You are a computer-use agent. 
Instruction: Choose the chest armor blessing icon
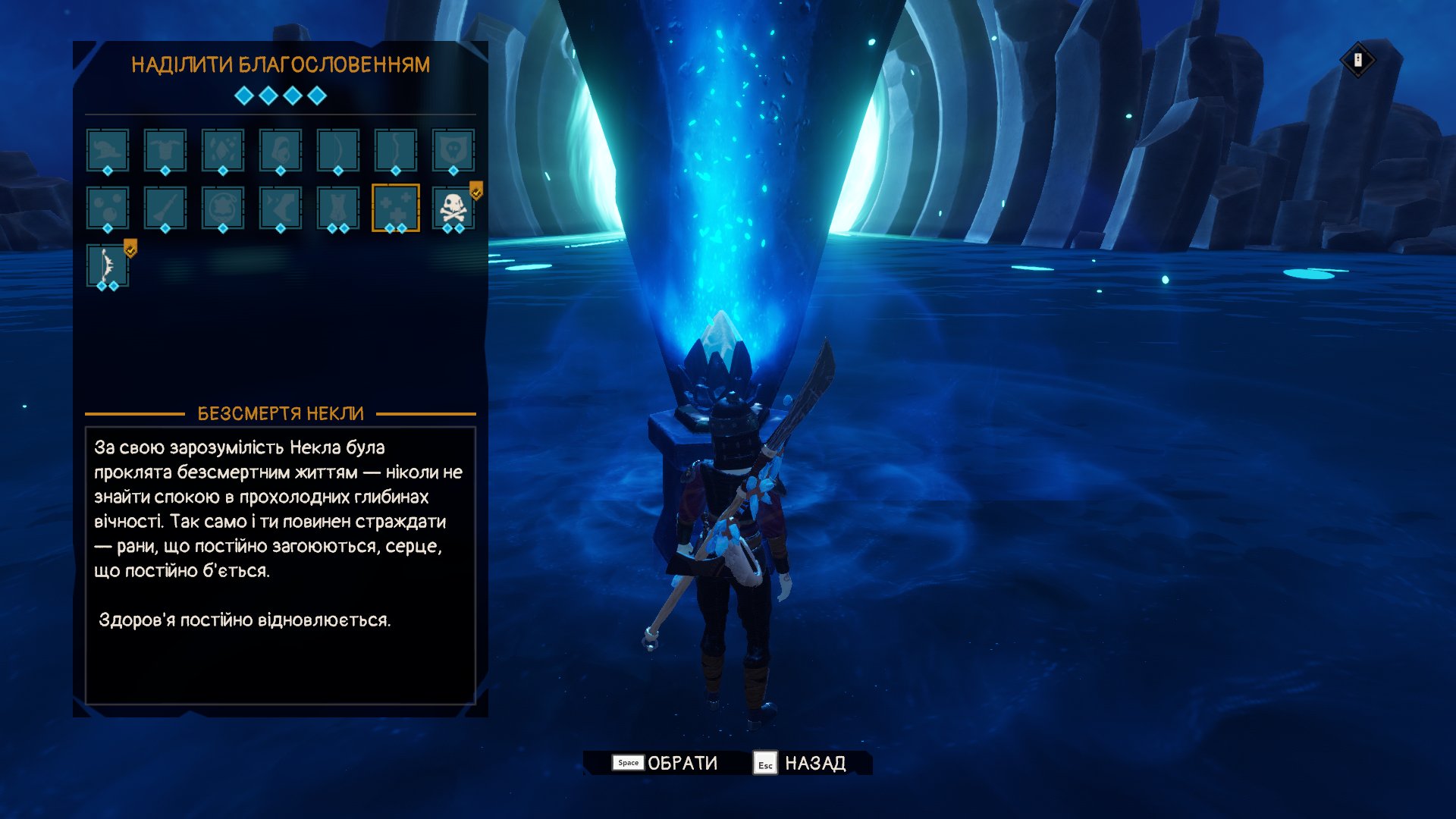(165, 150)
